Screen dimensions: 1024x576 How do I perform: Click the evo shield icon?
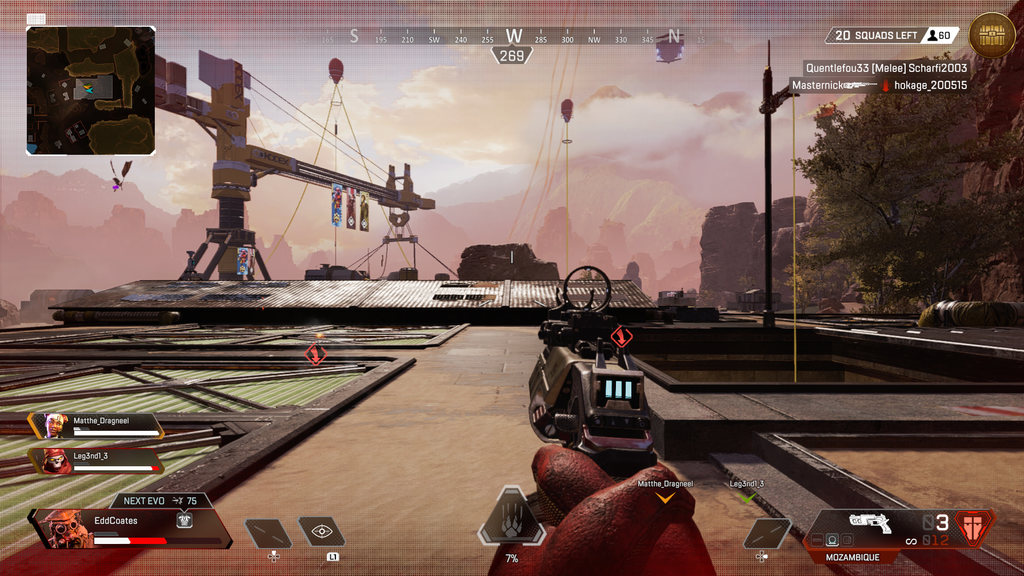click(184, 520)
